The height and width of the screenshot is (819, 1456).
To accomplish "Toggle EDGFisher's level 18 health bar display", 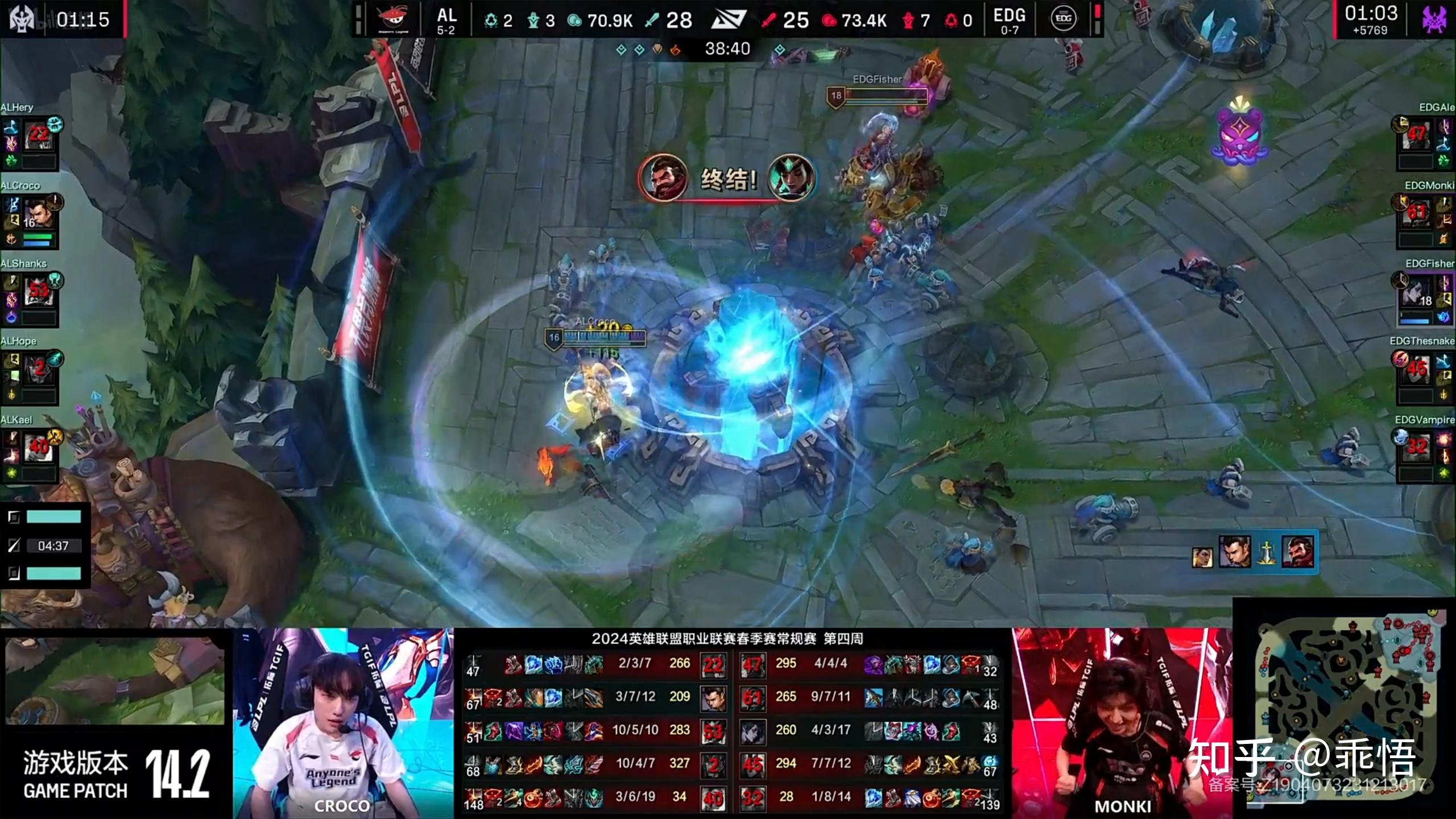I will 882,96.
